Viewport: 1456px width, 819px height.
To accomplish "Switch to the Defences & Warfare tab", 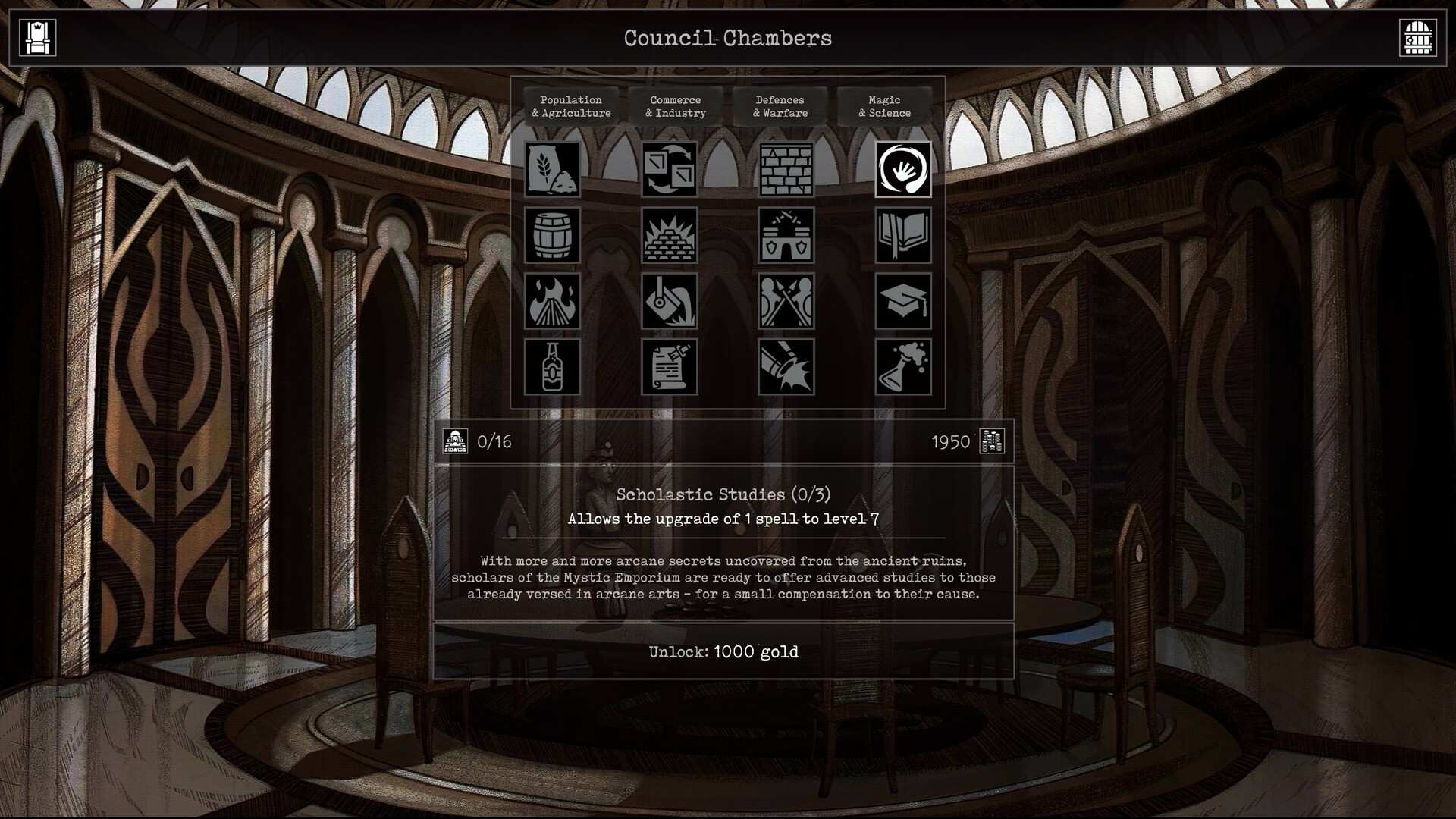I will coord(780,106).
